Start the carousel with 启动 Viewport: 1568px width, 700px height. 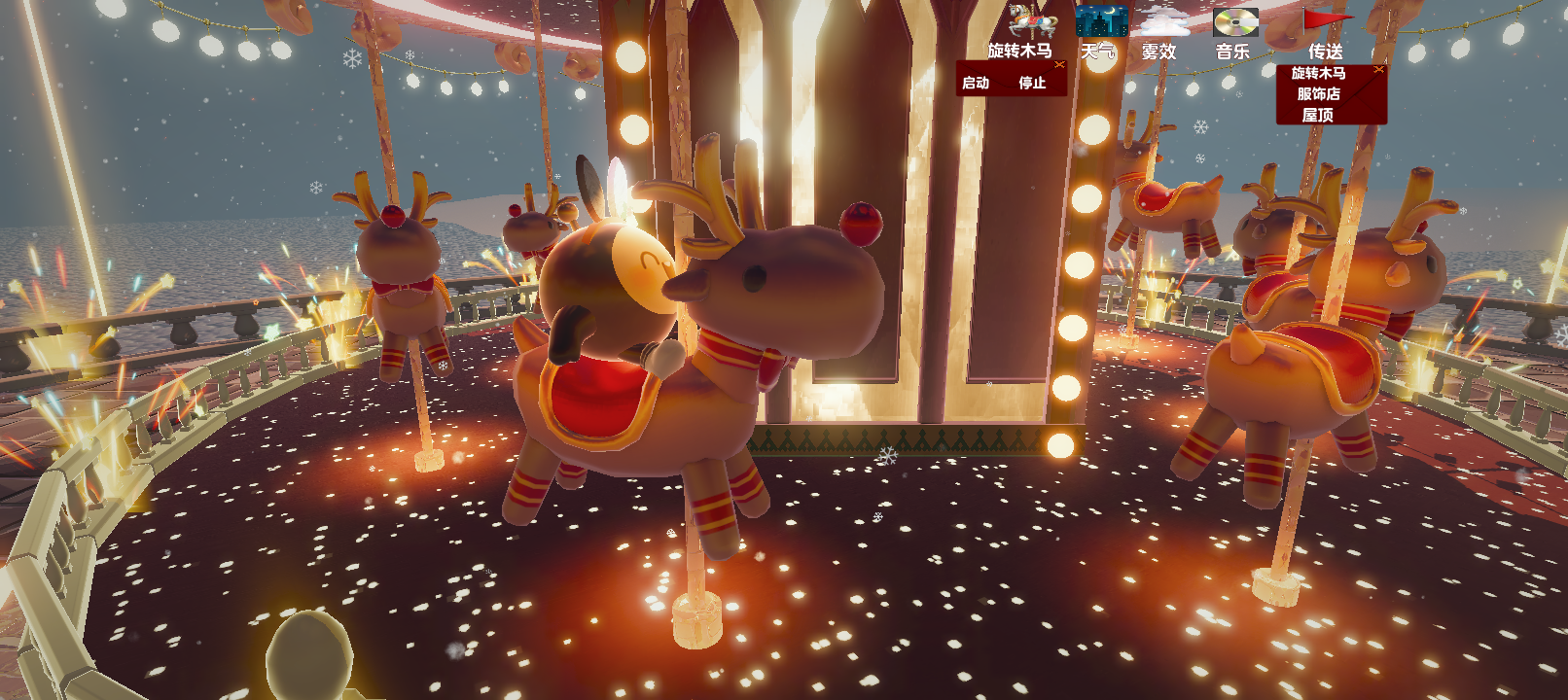(976, 84)
